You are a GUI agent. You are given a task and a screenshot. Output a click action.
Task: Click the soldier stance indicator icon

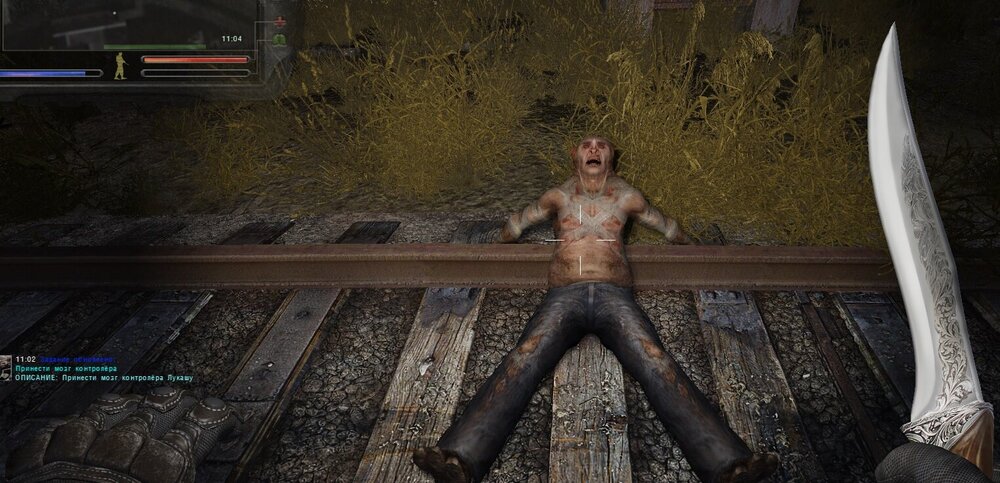pos(120,65)
